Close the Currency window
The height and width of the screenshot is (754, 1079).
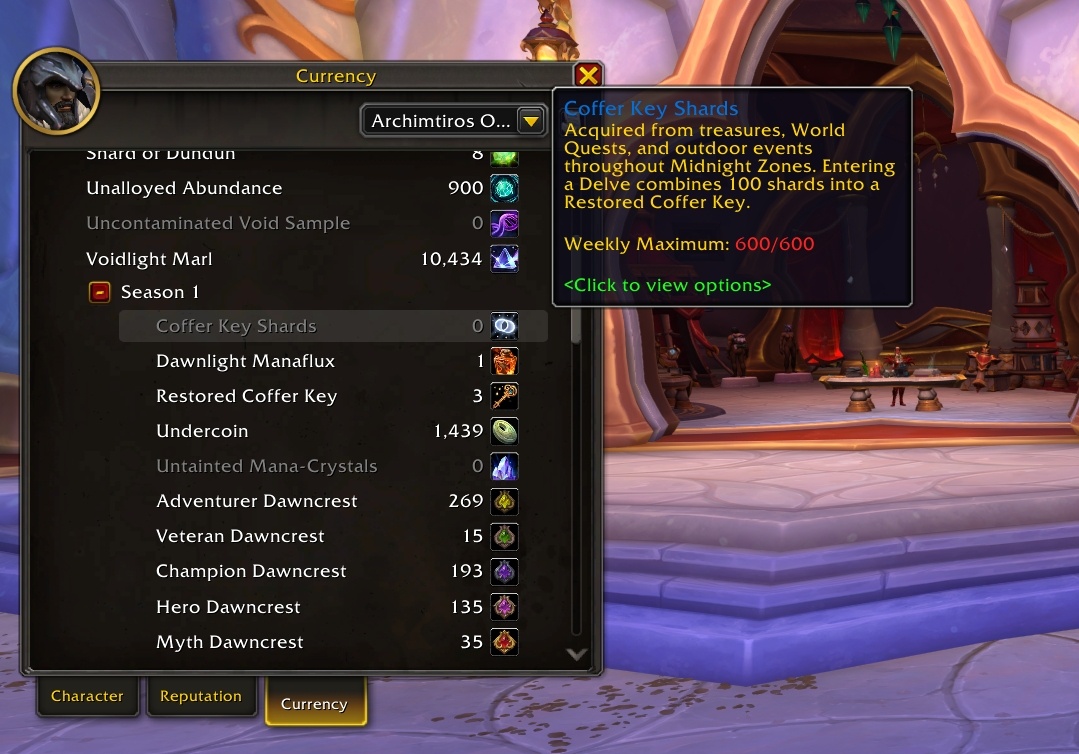[588, 75]
